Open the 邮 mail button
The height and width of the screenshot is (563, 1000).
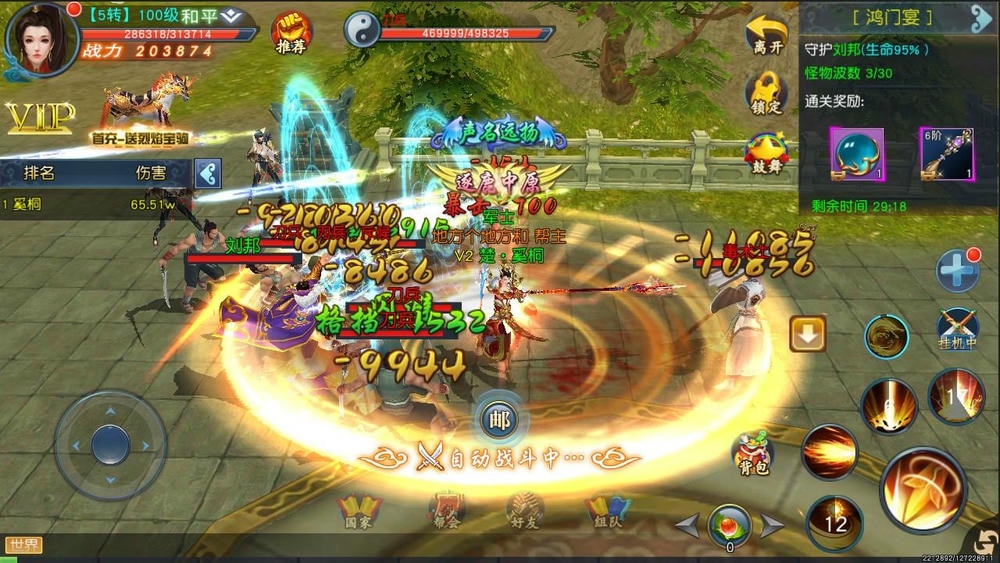[x=497, y=420]
